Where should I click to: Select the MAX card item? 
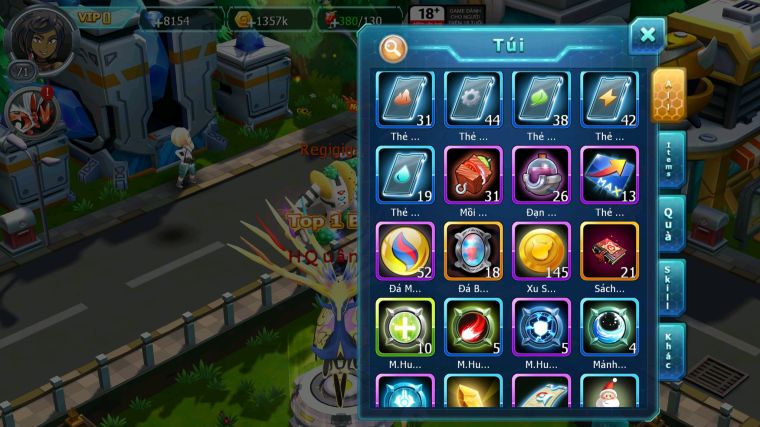(609, 175)
